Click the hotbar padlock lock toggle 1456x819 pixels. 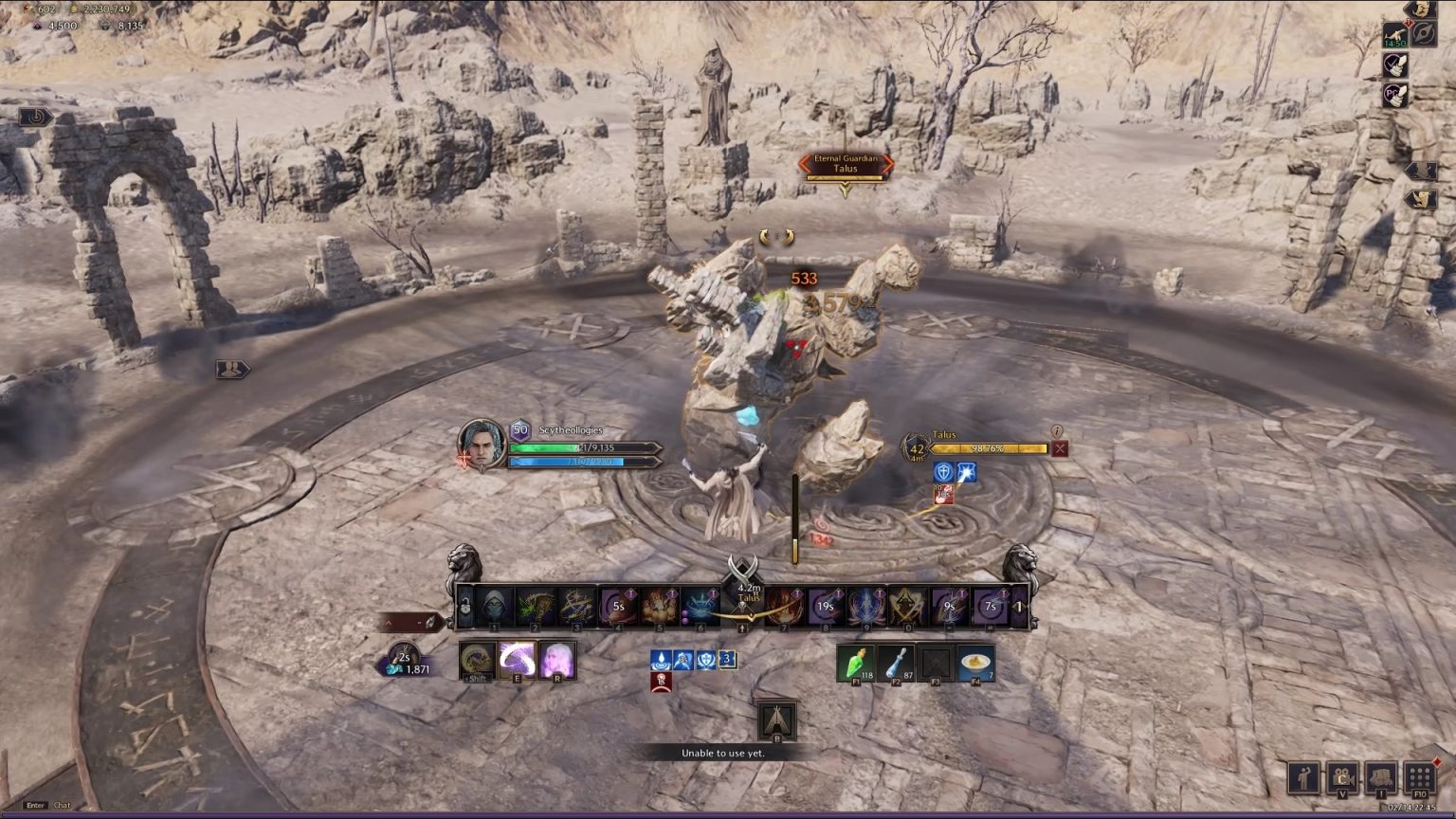465,607
